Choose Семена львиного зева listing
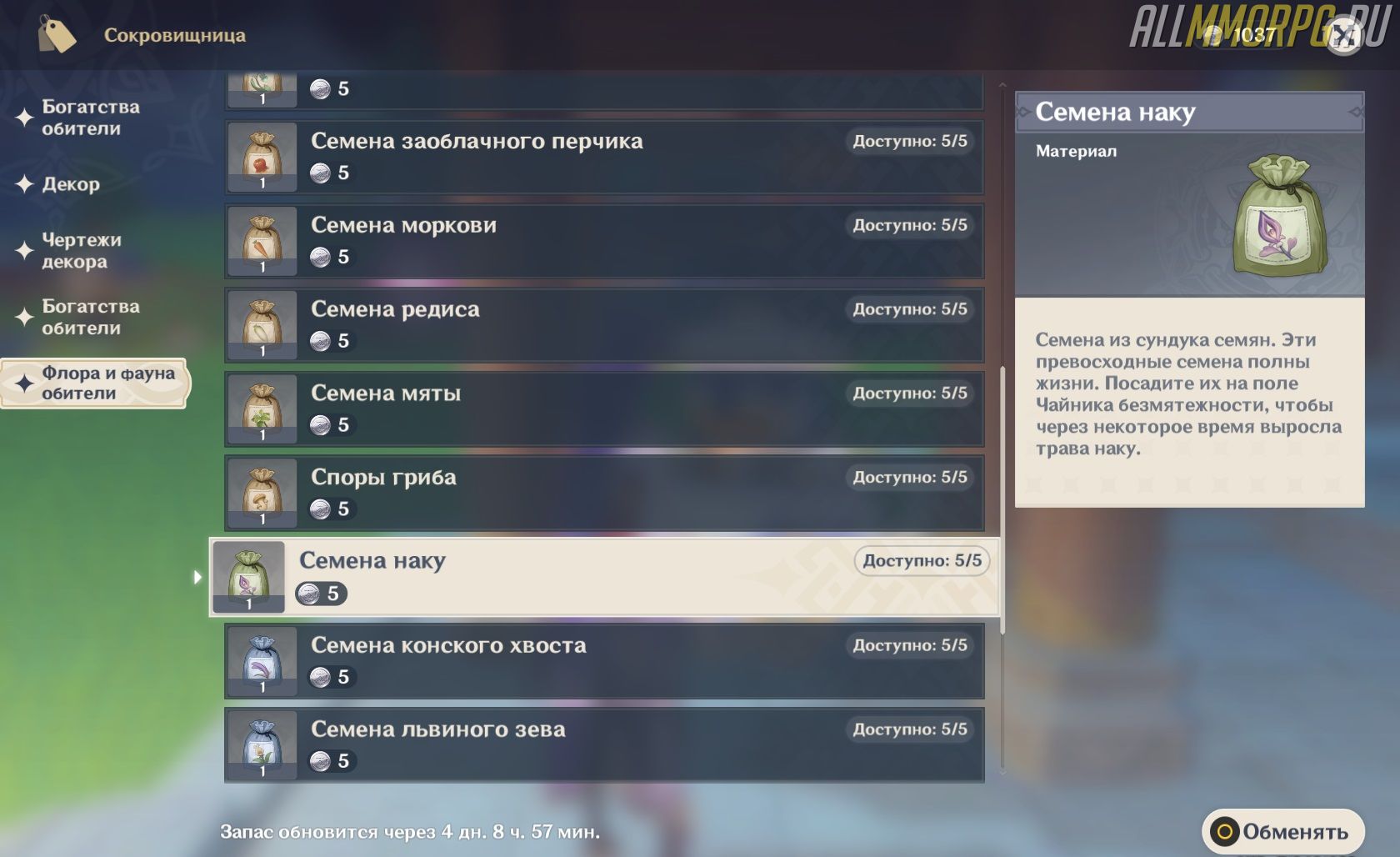The width and height of the screenshot is (1400, 857). click(x=603, y=745)
